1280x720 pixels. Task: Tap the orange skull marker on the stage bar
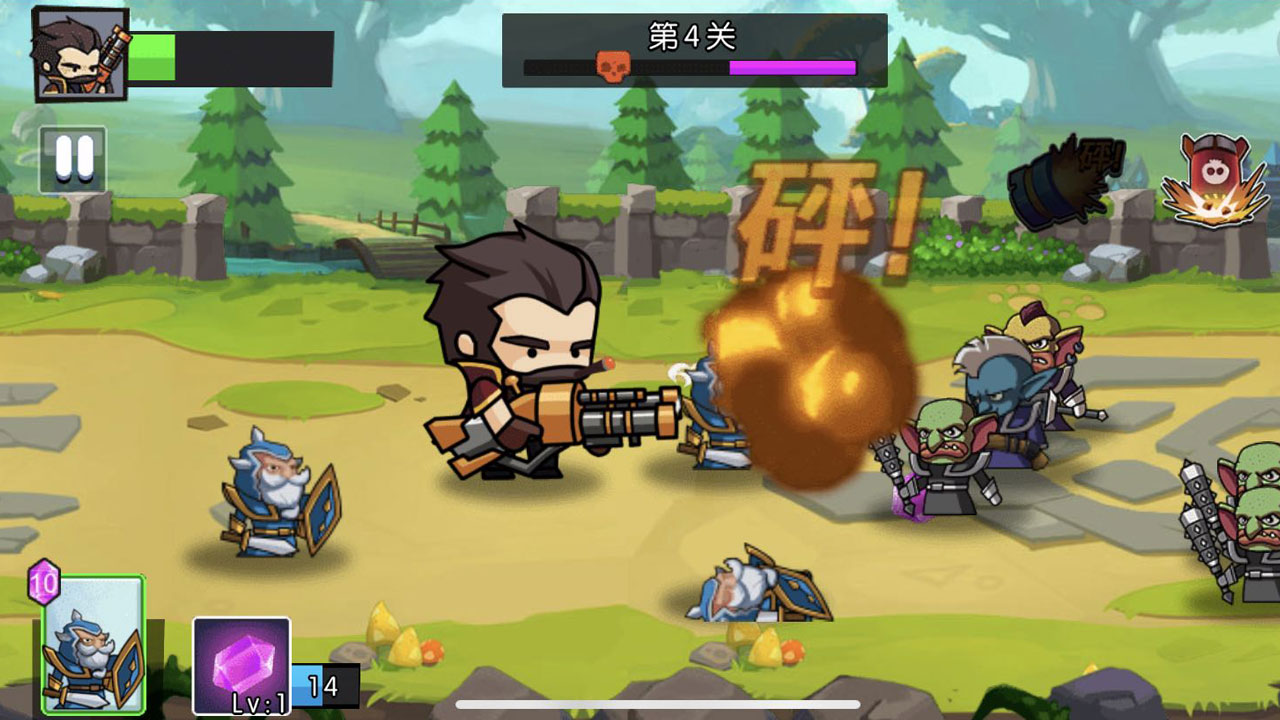tap(612, 68)
